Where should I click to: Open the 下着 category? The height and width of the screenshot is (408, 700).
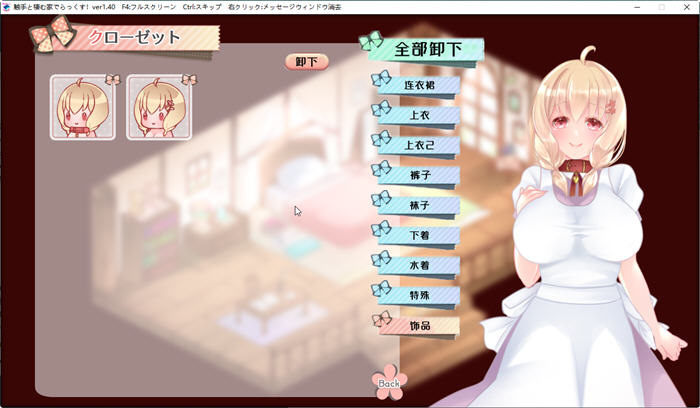(420, 236)
